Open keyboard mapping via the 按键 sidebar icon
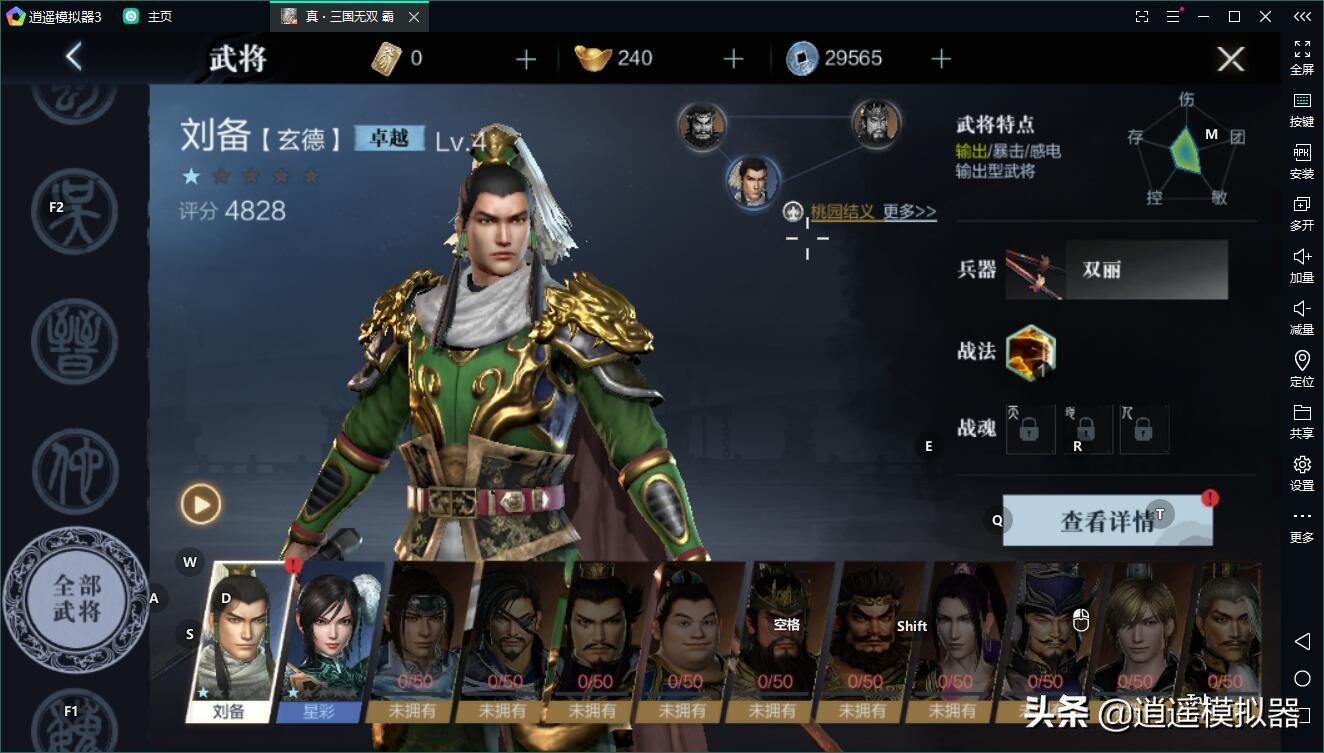1324x753 pixels. pyautogui.click(x=1301, y=110)
